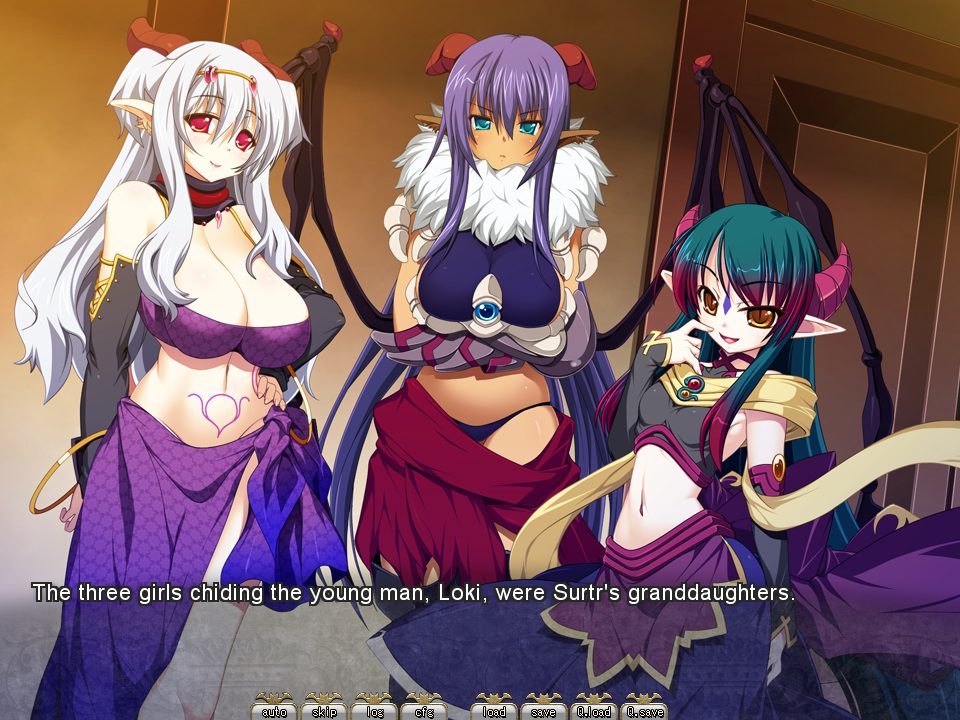Enable auto text advance mode

(x=274, y=710)
